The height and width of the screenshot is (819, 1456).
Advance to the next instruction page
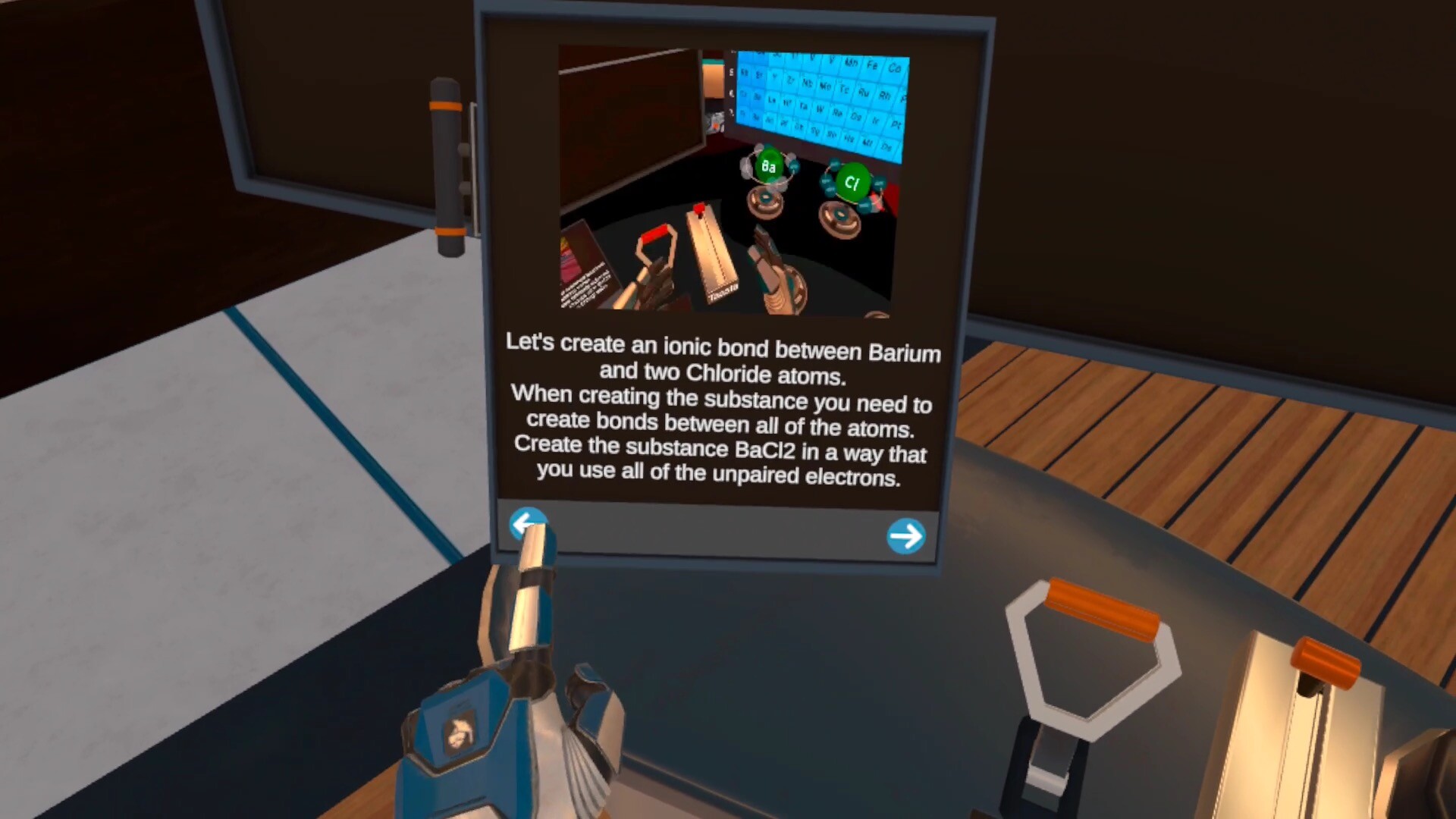[905, 536]
